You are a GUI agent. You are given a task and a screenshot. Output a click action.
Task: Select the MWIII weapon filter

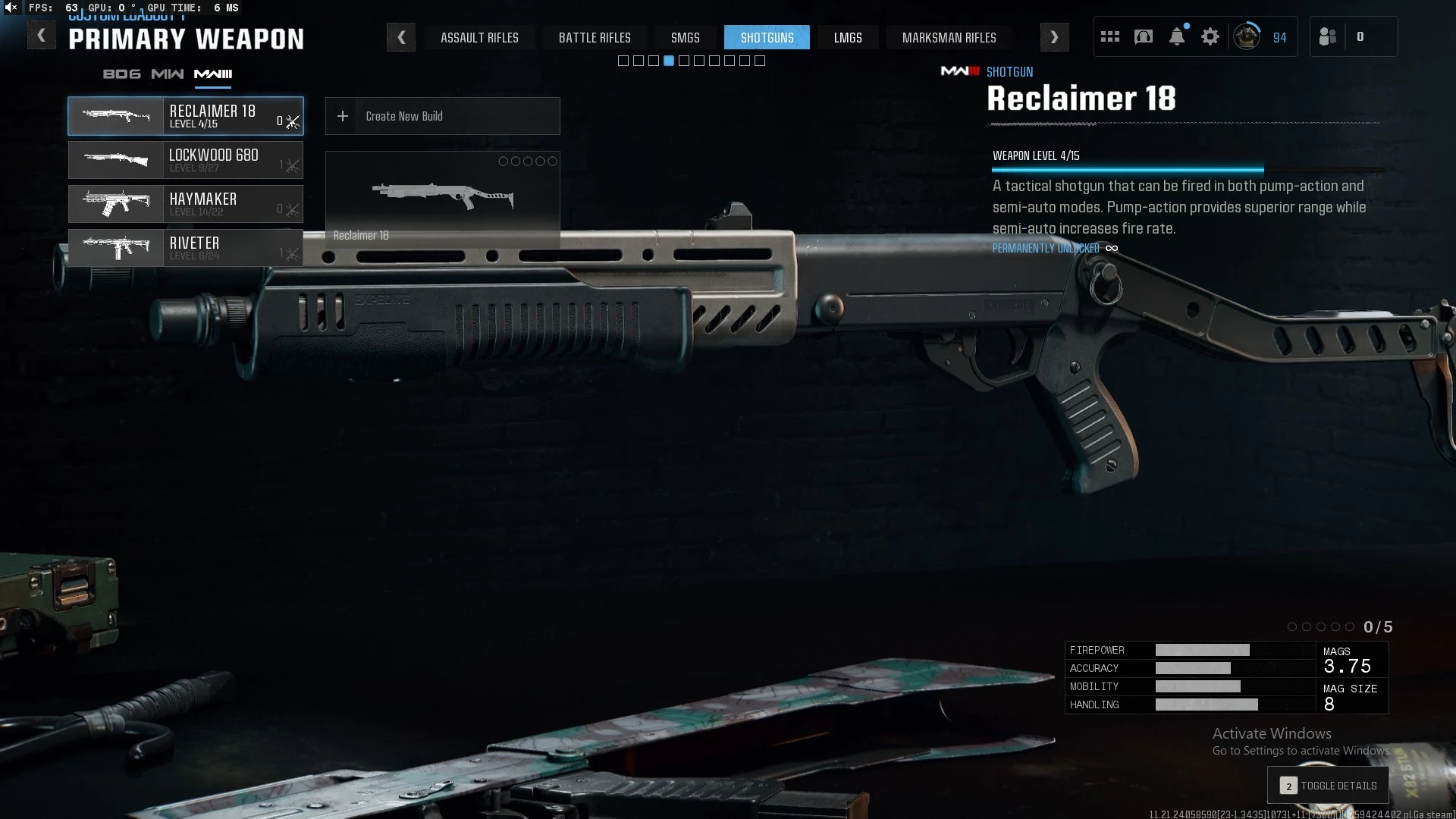pos(213,74)
